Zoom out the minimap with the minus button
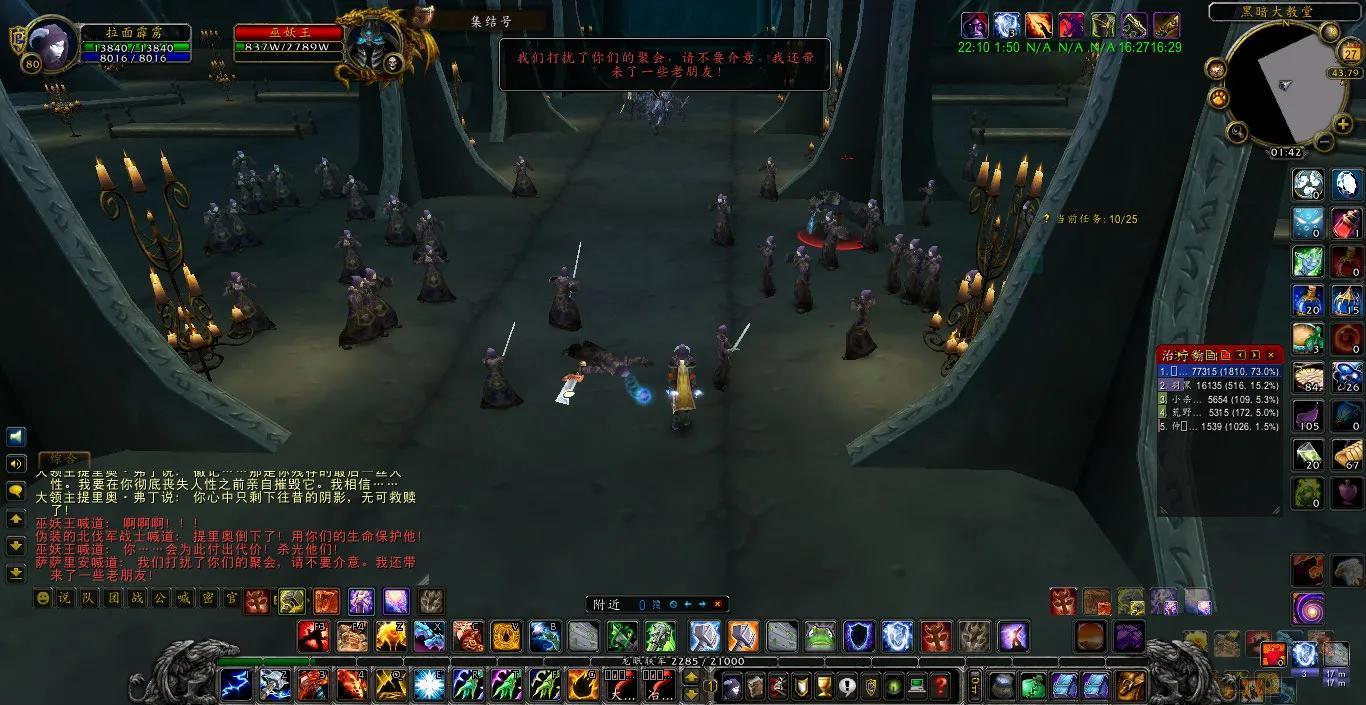Viewport: 1366px width, 705px height. (1323, 141)
